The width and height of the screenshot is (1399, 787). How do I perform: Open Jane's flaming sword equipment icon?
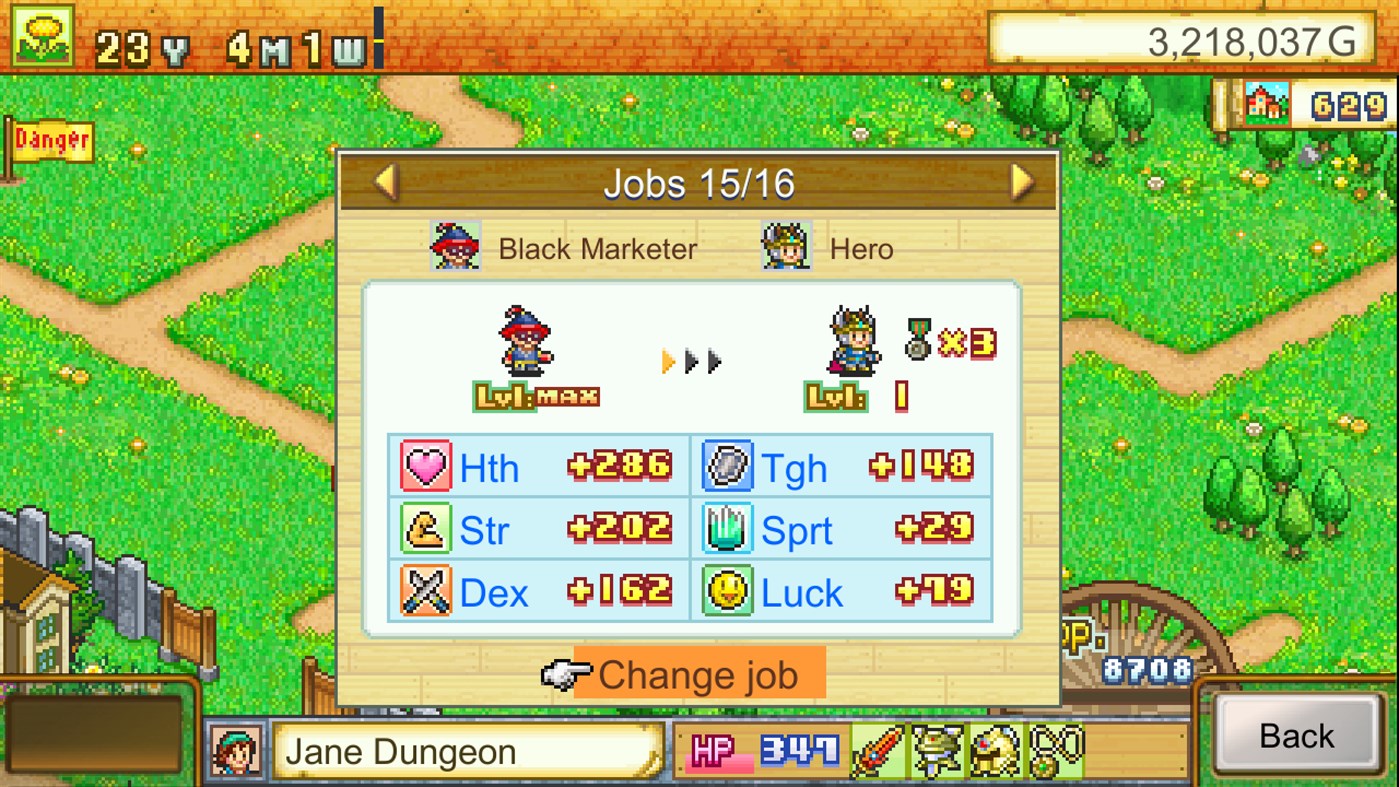[877, 750]
